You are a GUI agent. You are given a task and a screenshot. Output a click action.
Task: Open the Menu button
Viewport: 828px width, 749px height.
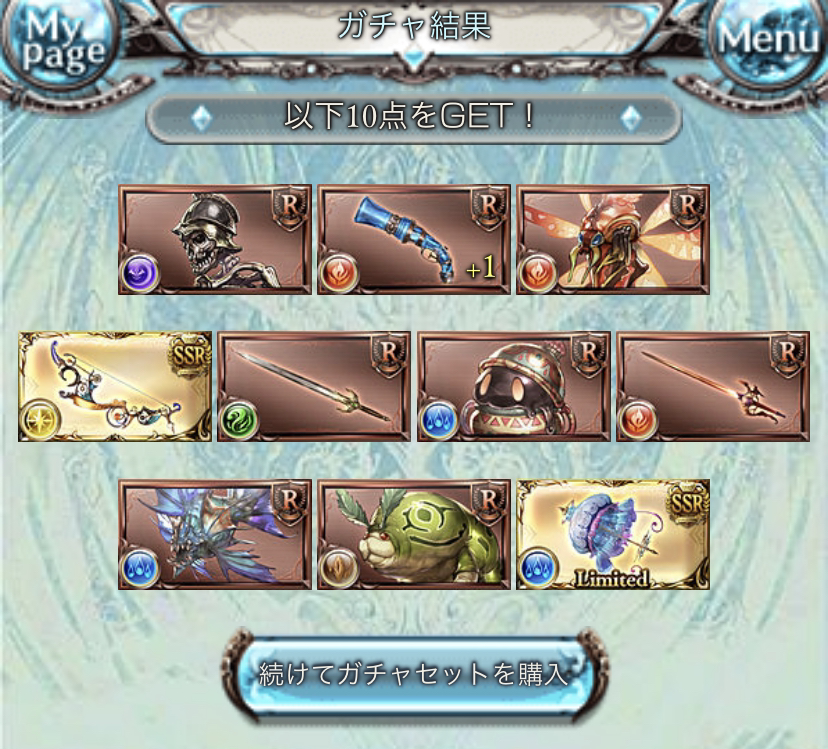pos(768,40)
